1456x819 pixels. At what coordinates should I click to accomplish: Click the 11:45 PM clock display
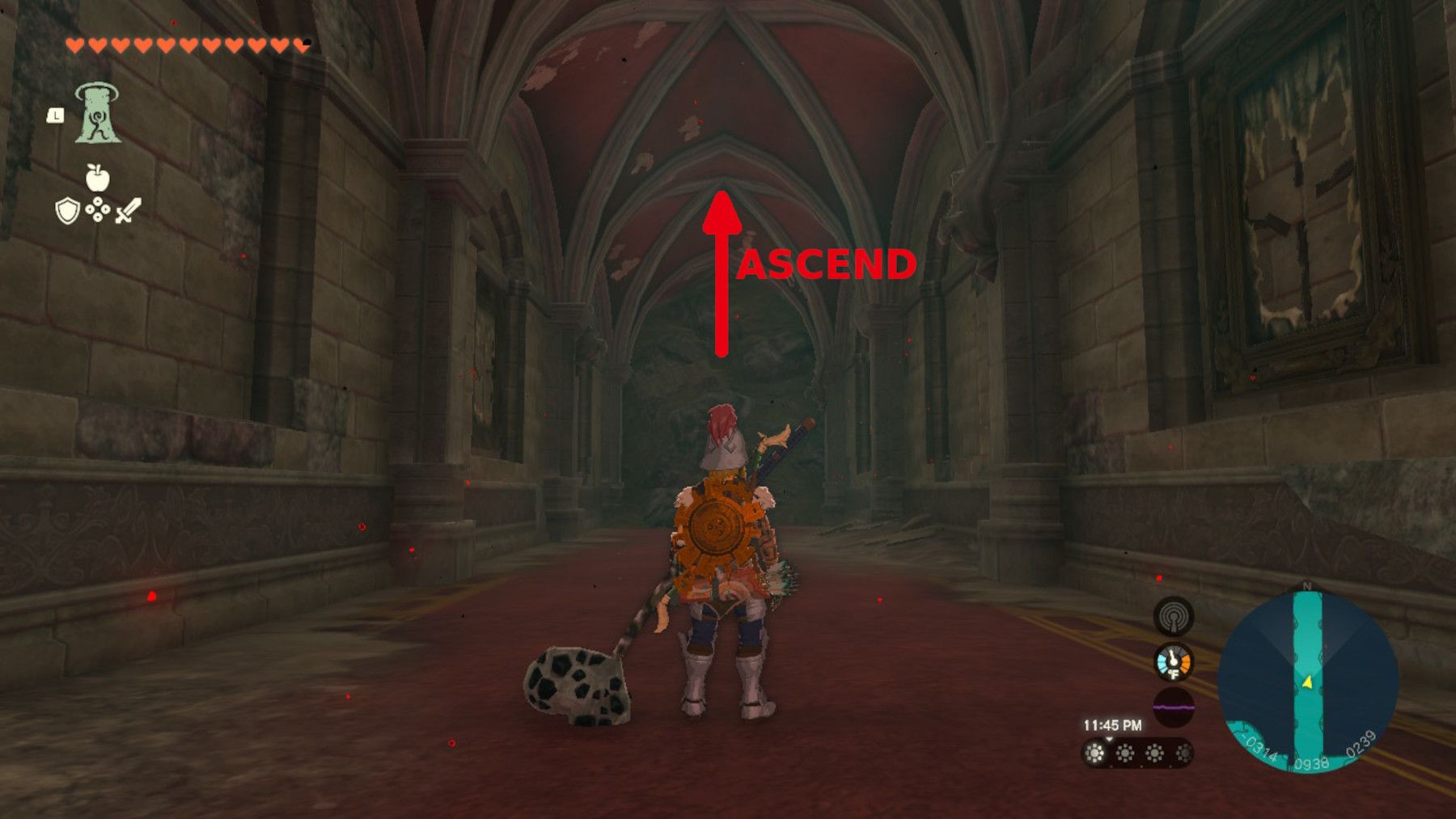[1112, 723]
